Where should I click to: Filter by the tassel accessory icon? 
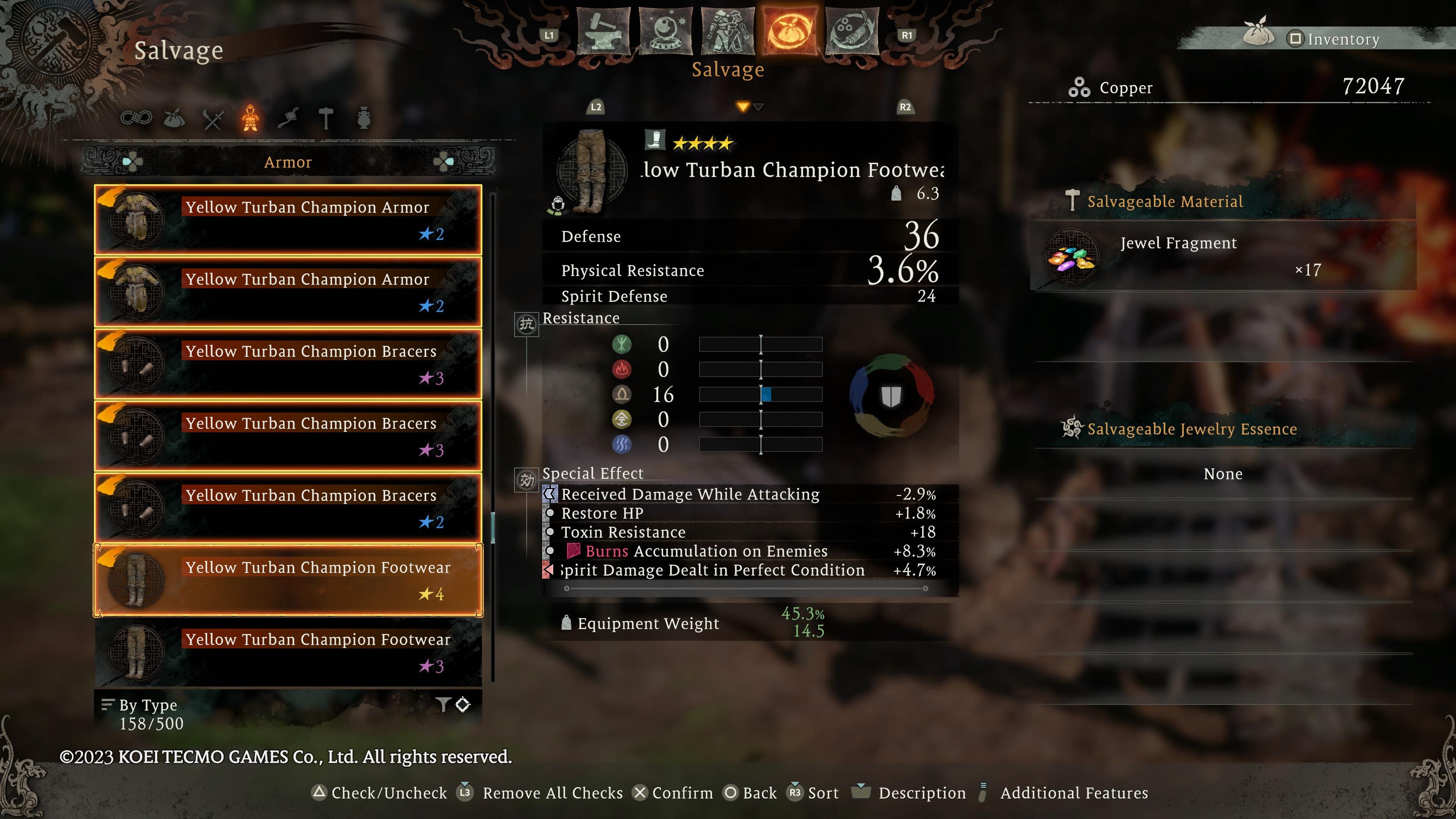288,118
